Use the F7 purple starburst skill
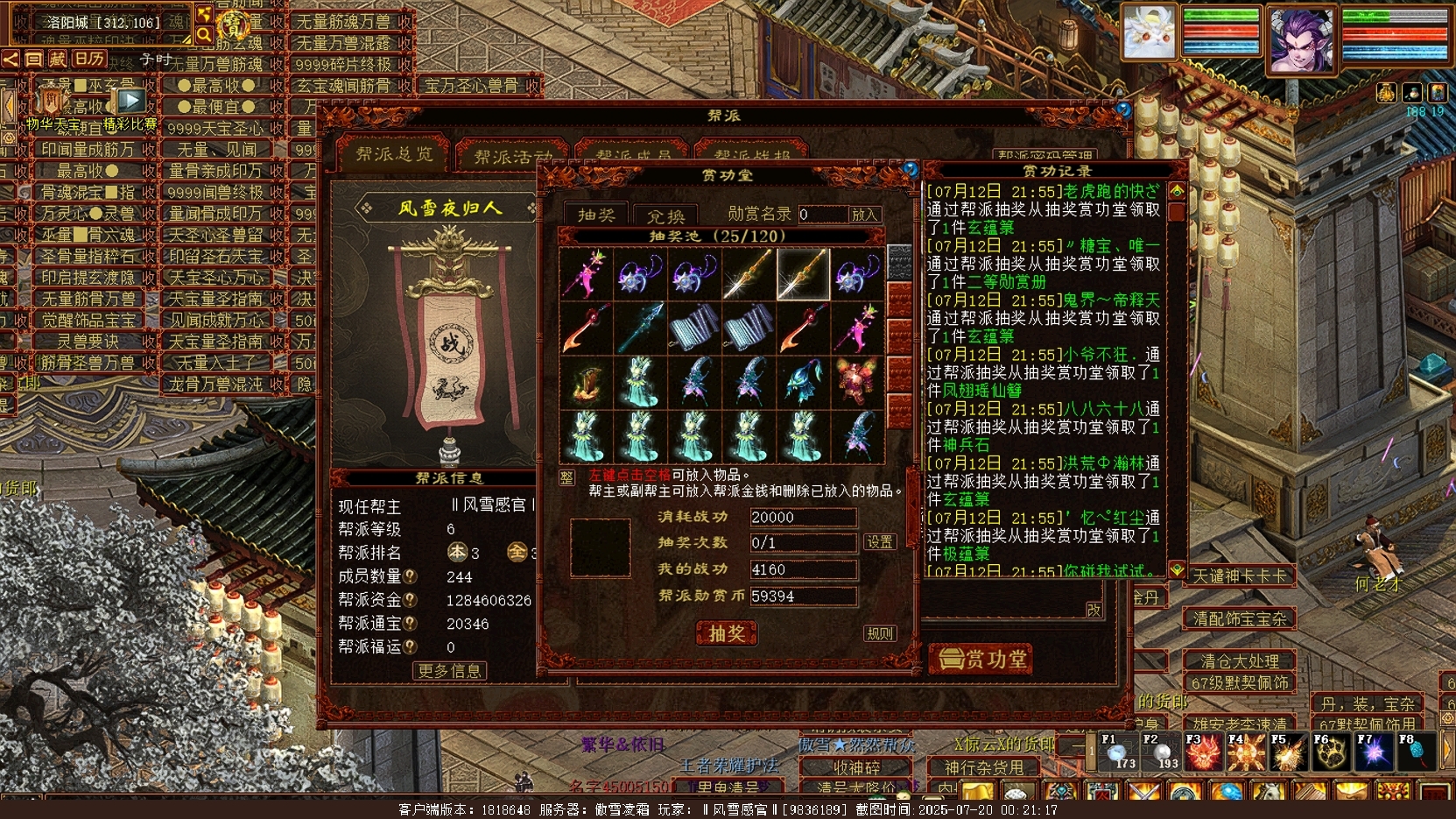Image resolution: width=1456 pixels, height=819 pixels. point(1373,753)
